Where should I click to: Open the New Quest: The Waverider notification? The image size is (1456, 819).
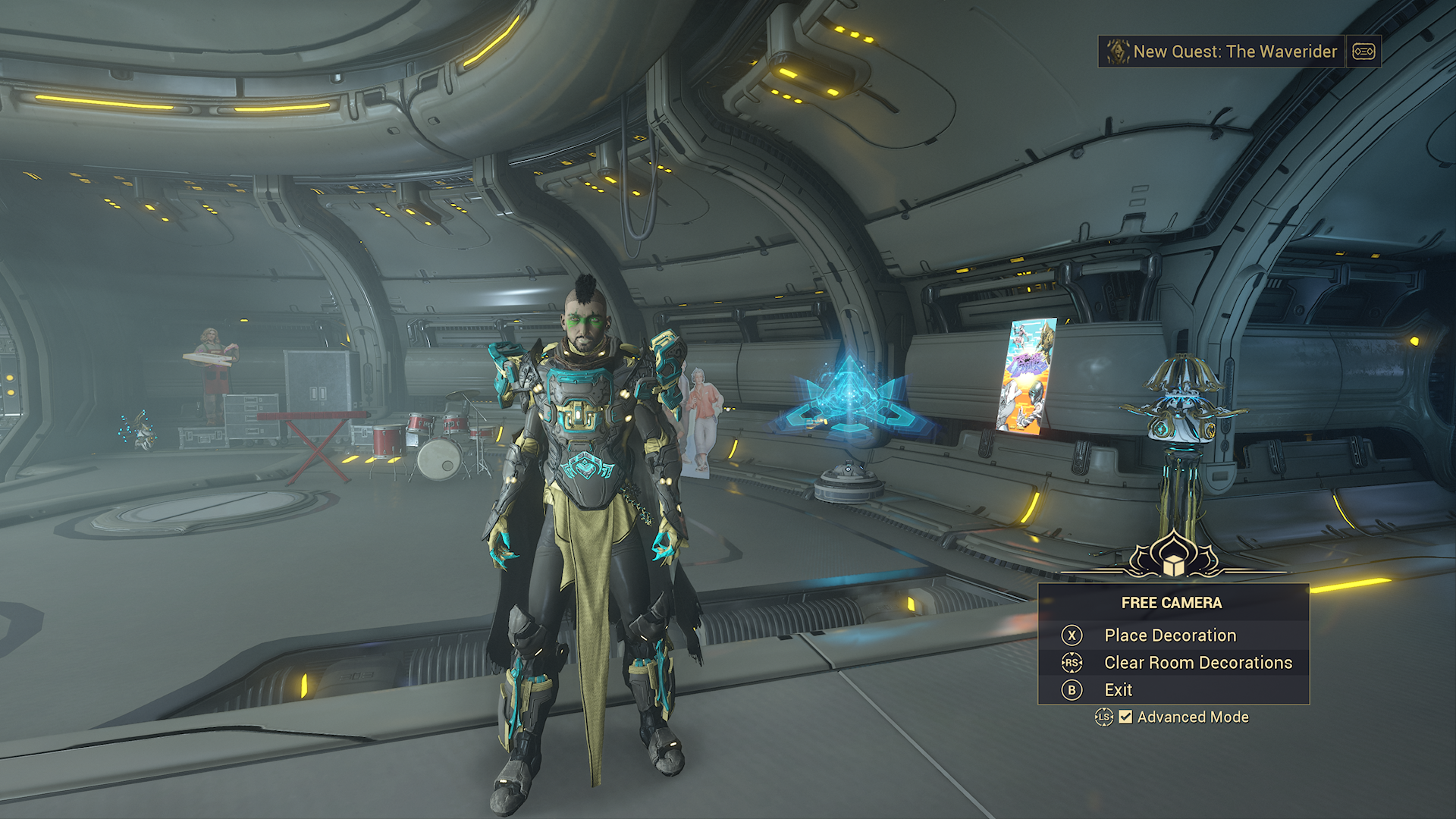point(1234,52)
